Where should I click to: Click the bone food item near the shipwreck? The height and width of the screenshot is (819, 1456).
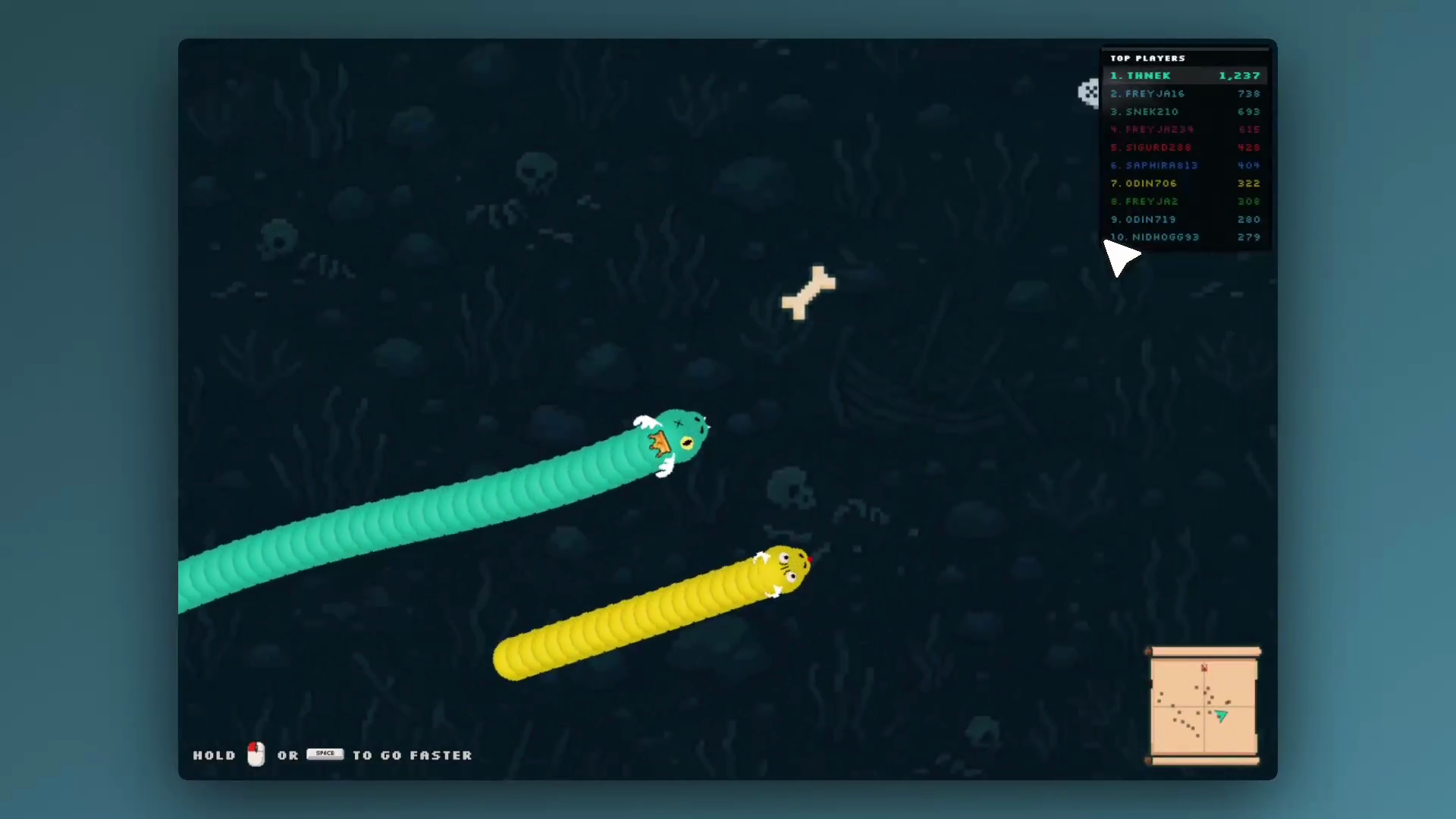click(x=808, y=290)
